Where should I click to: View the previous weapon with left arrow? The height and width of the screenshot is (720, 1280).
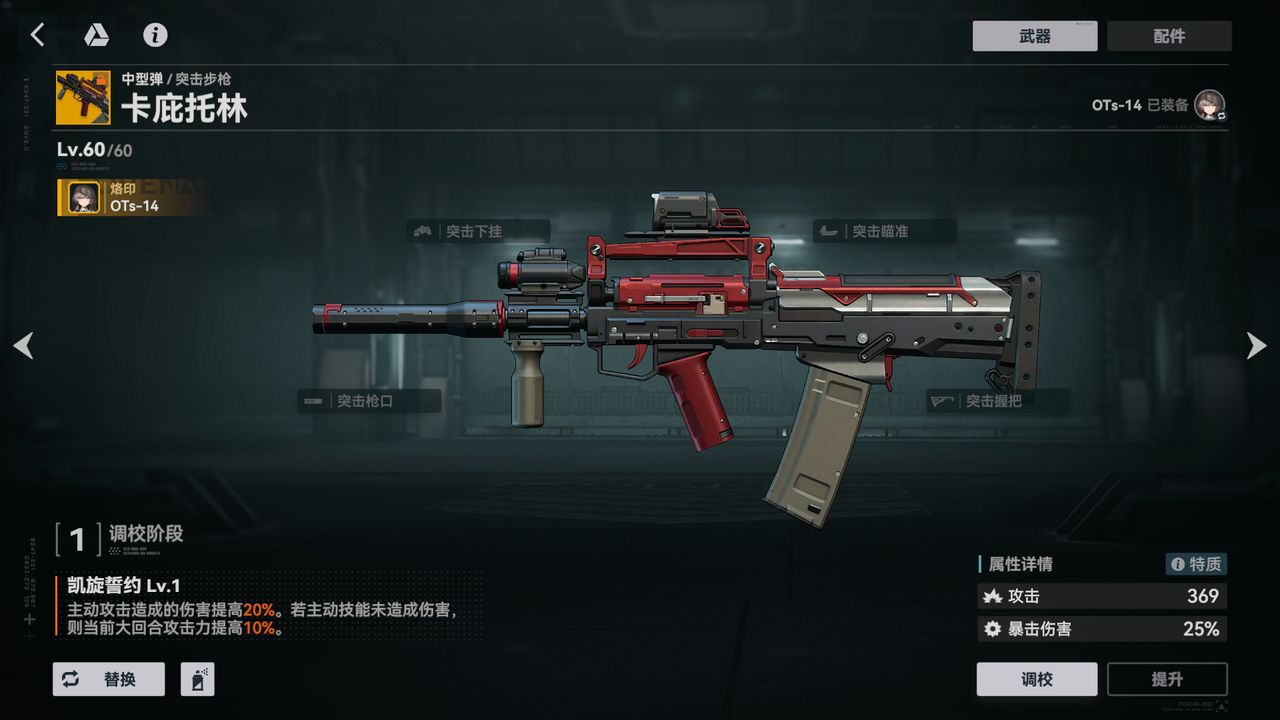23,346
